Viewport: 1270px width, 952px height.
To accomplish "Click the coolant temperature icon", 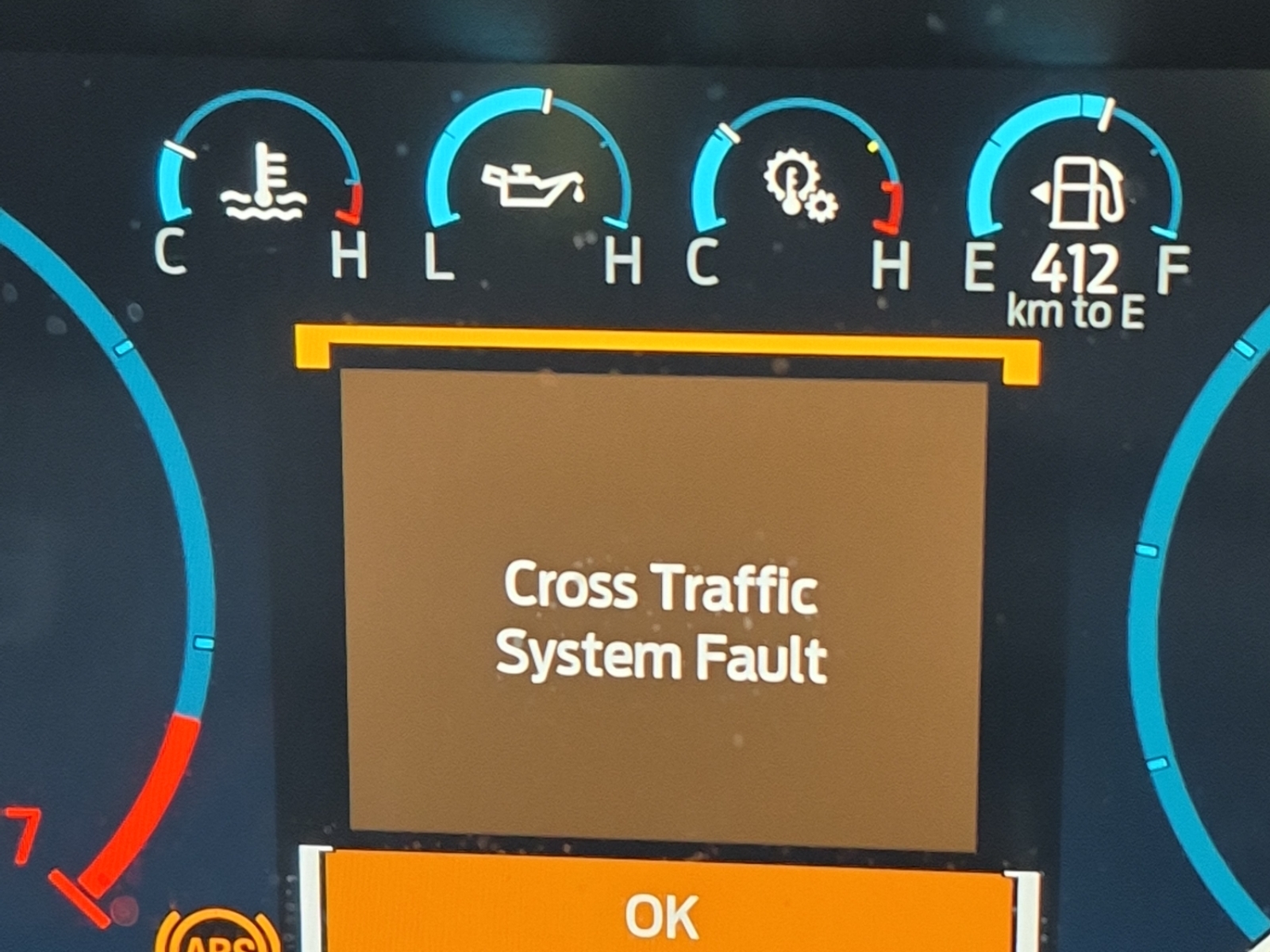I will pos(264,184).
